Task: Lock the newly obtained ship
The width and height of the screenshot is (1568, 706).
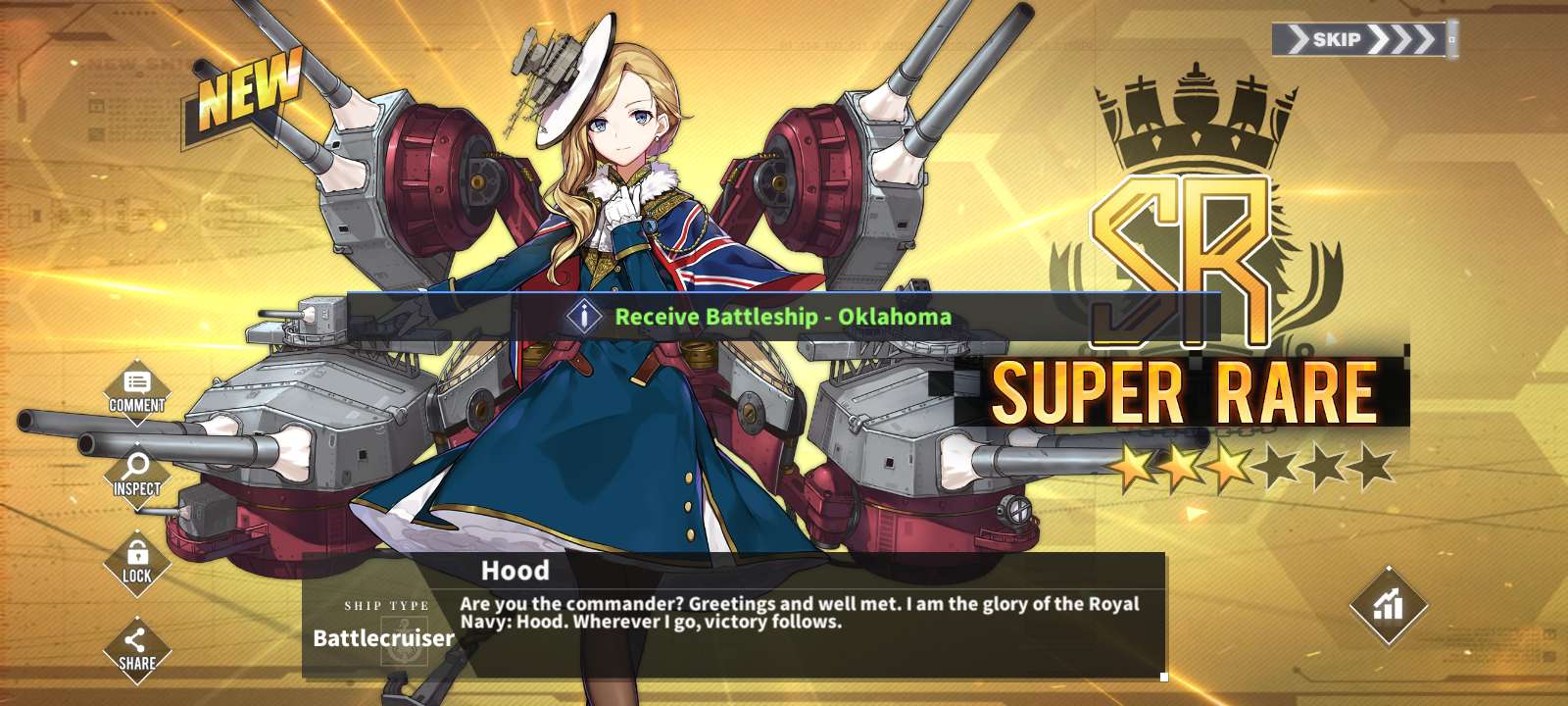Action: pyautogui.click(x=137, y=562)
